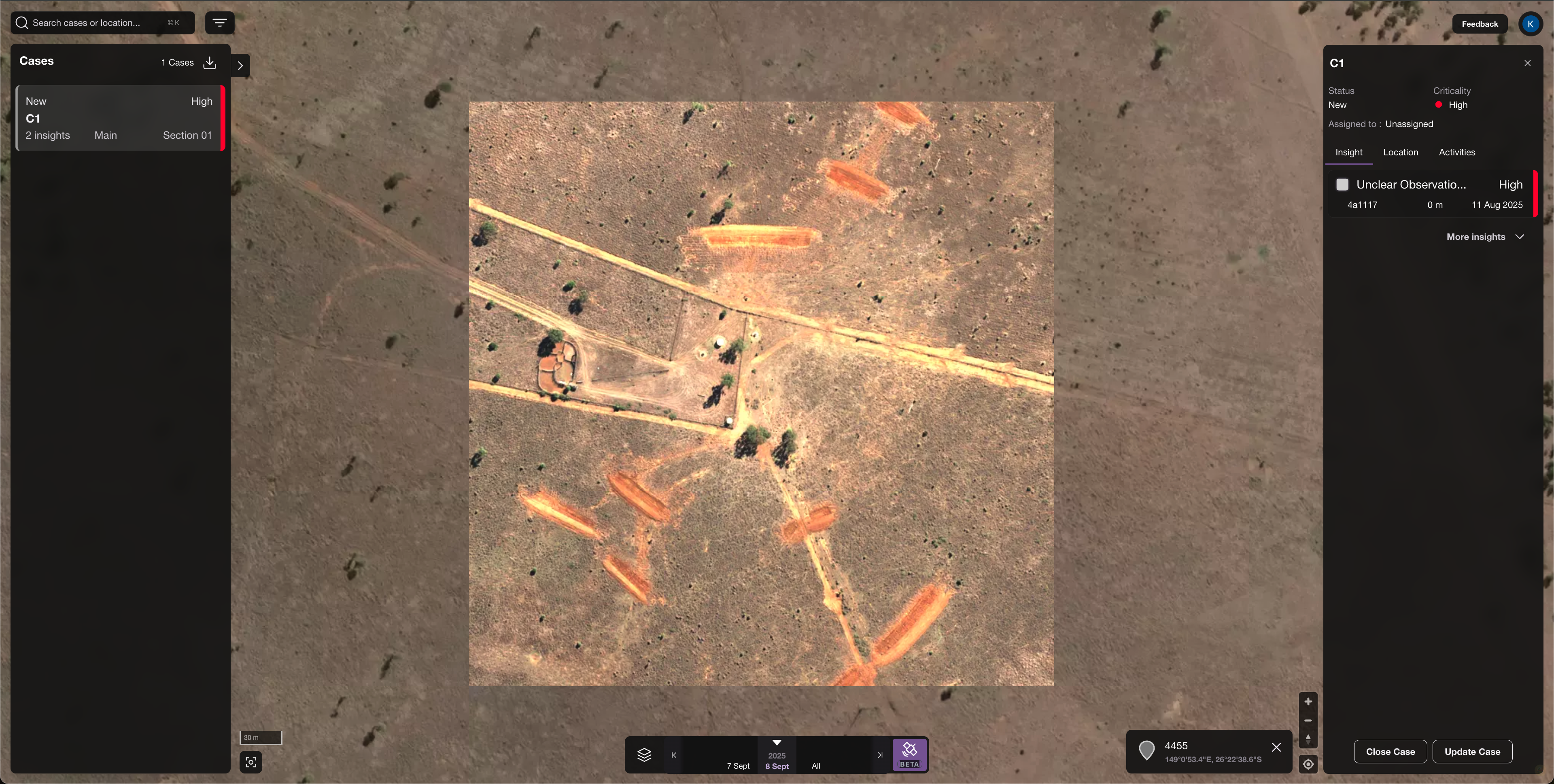1554x784 pixels.
Task: Zoom out of the map
Action: (1308, 720)
